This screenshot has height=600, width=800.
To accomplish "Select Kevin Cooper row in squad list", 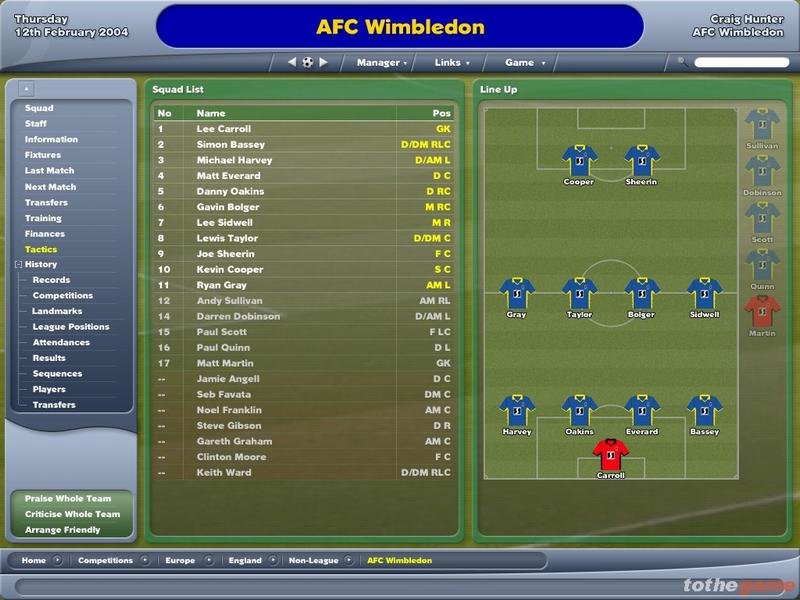I will pyautogui.click(x=230, y=270).
